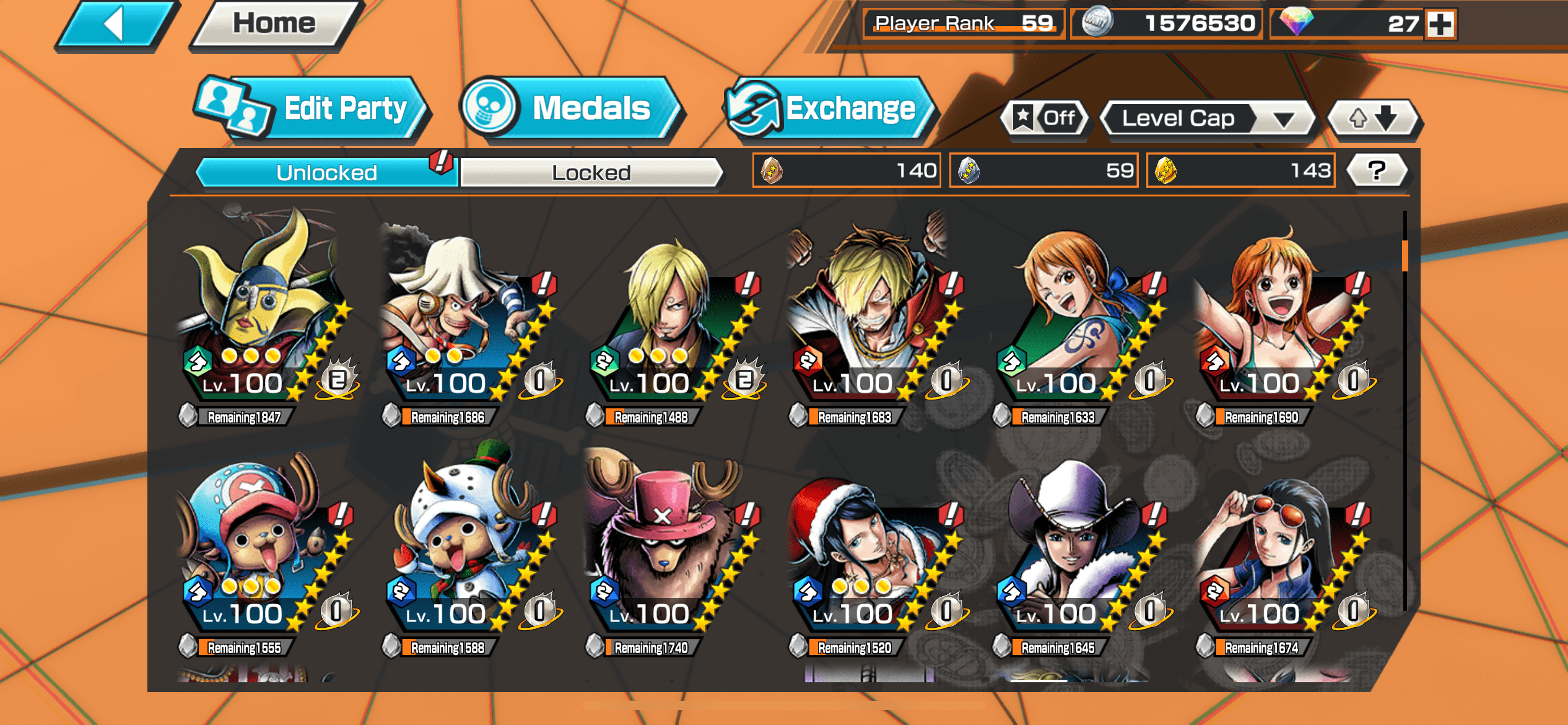Open the Medals screen
The width and height of the screenshot is (1568, 725).
click(573, 109)
